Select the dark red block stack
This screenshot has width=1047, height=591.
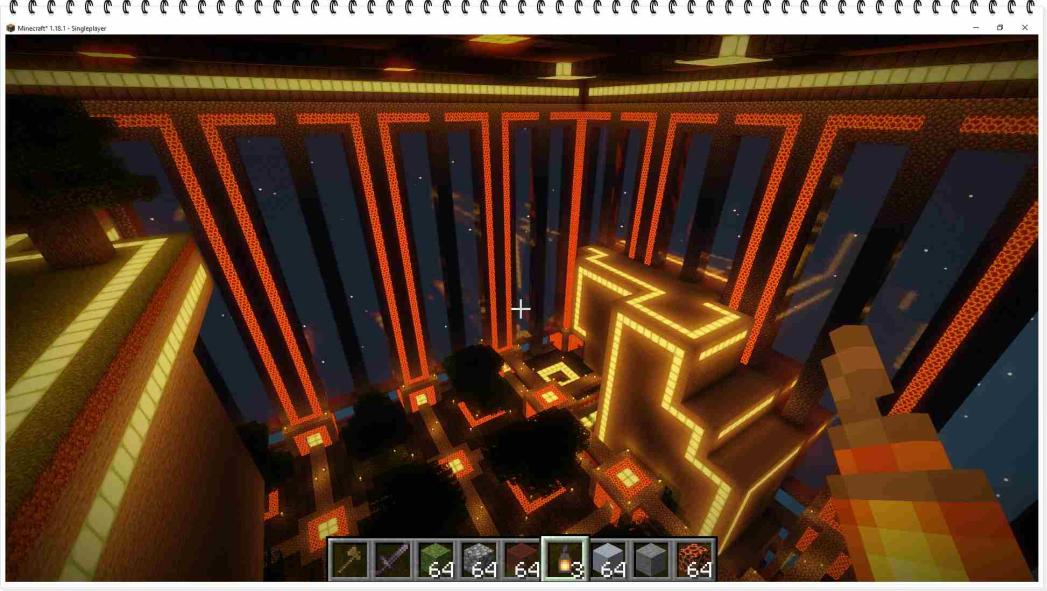click(521, 559)
